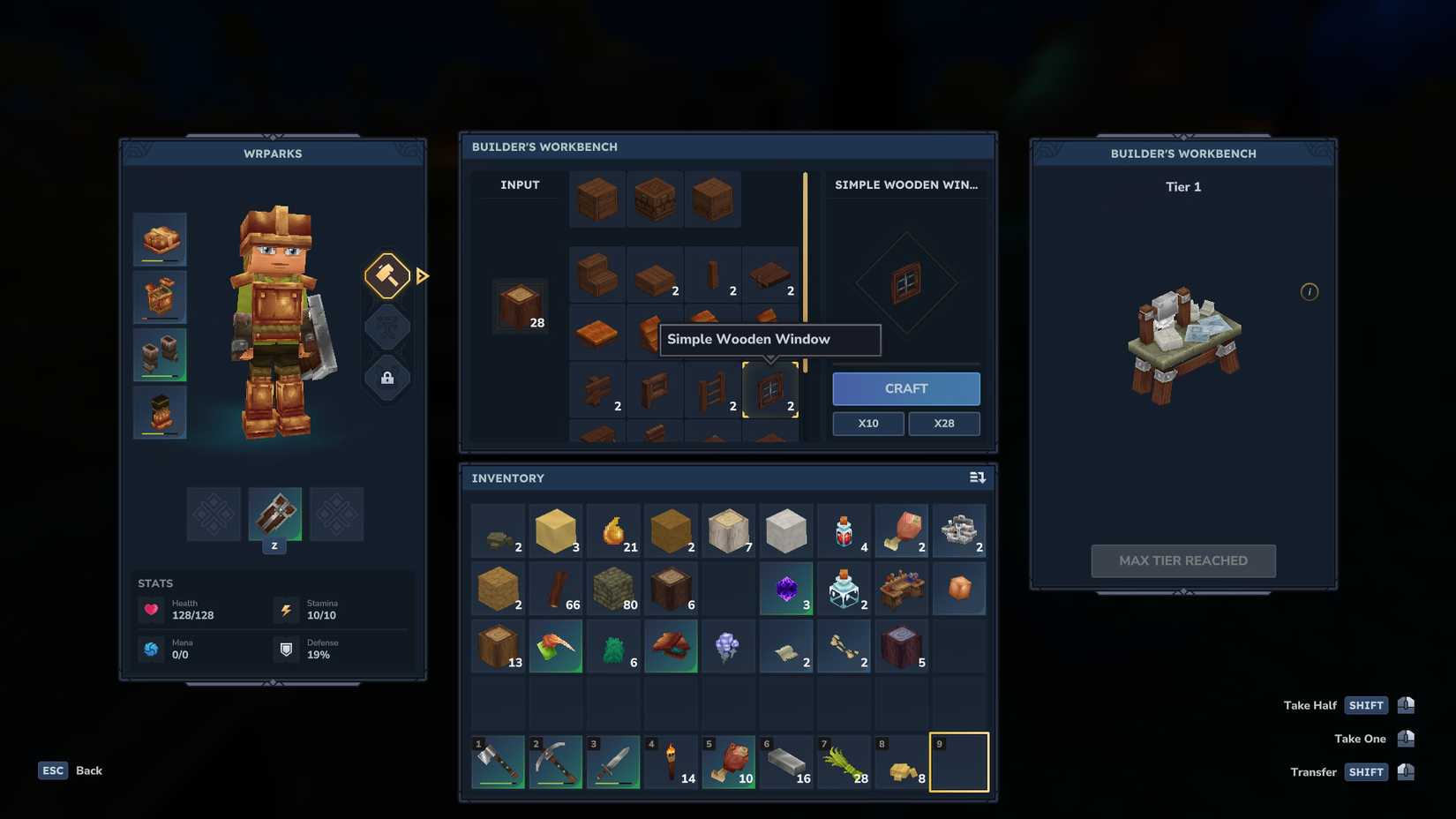Click the info icon on the workbench panel
This screenshot has width=1456, height=819.
pos(1310,291)
